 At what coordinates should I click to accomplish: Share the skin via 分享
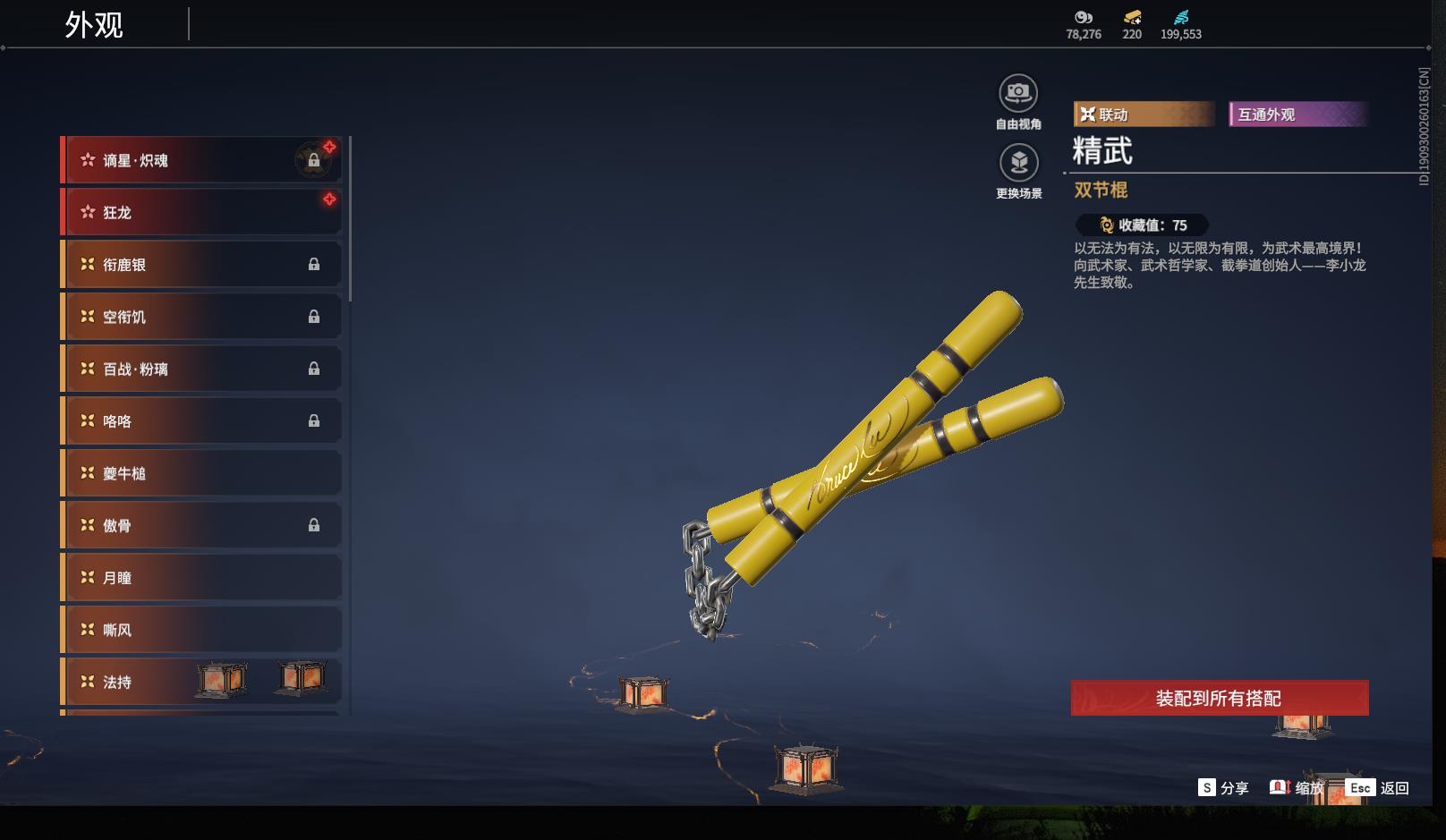click(x=1223, y=788)
